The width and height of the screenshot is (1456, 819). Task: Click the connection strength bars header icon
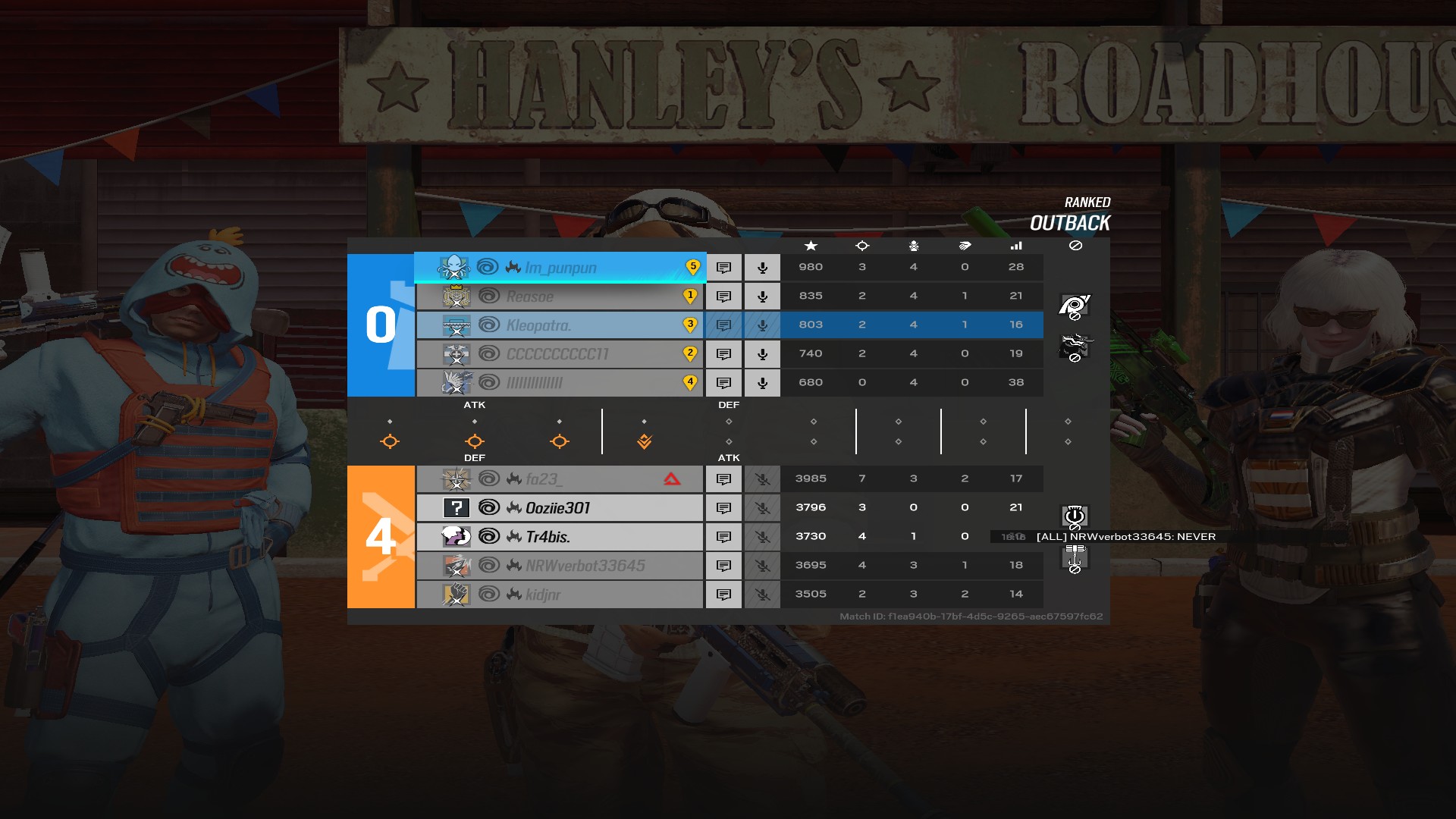1016,246
